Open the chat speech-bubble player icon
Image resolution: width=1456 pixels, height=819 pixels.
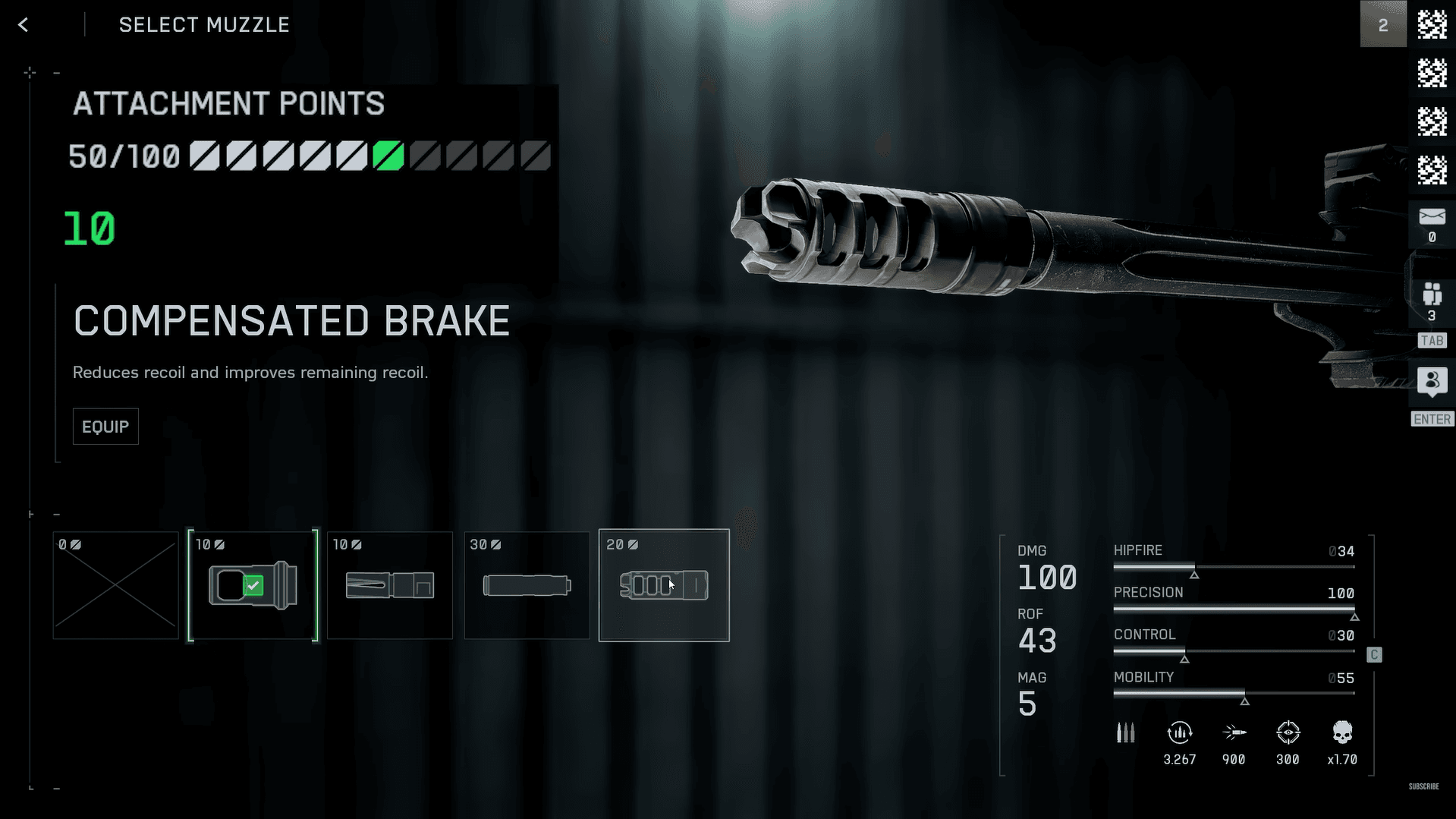pos(1432,381)
